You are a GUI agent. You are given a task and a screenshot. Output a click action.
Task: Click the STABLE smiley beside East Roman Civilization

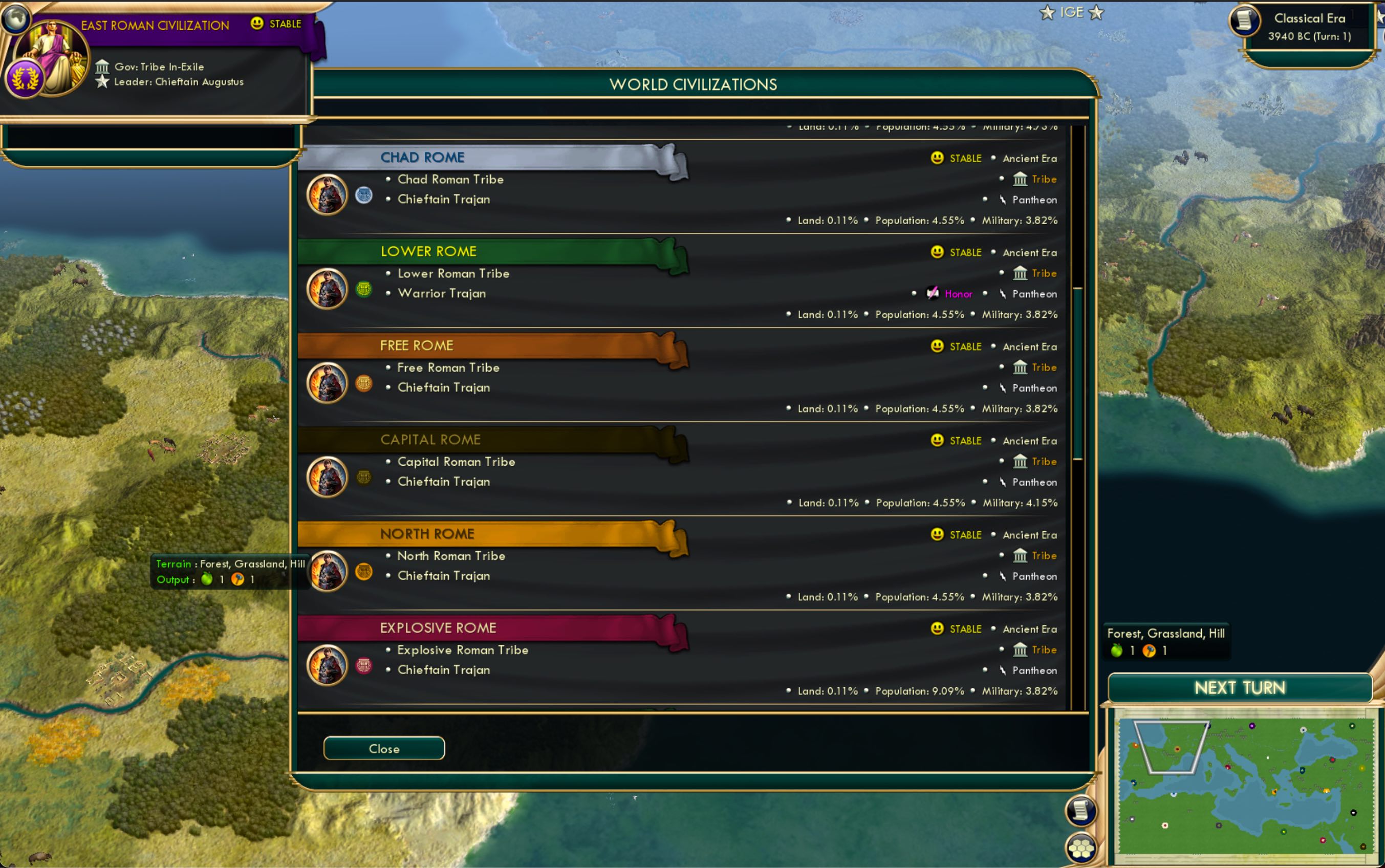point(256,24)
